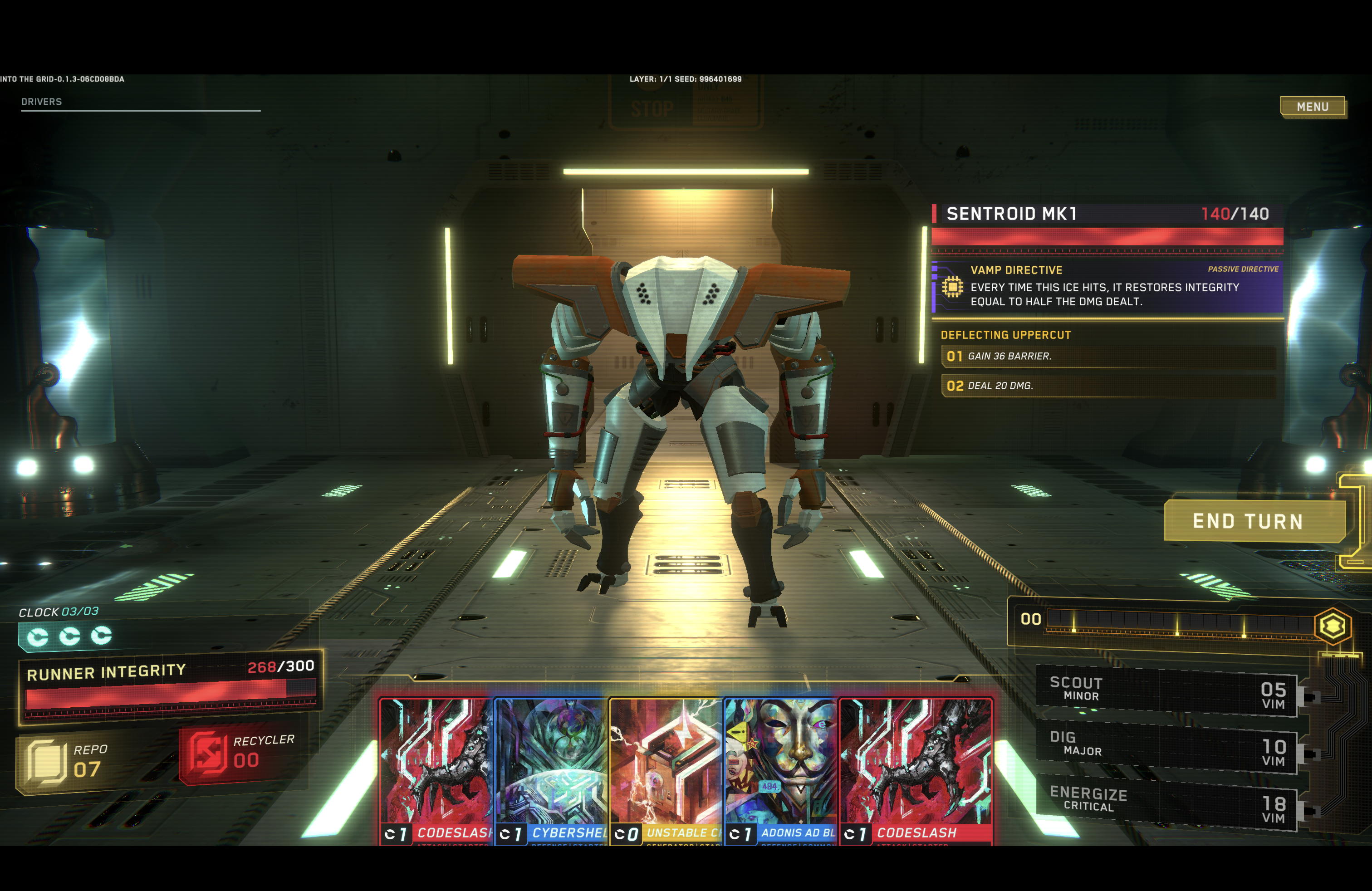Trigger the Energize Critical ability

[x=1166, y=802]
